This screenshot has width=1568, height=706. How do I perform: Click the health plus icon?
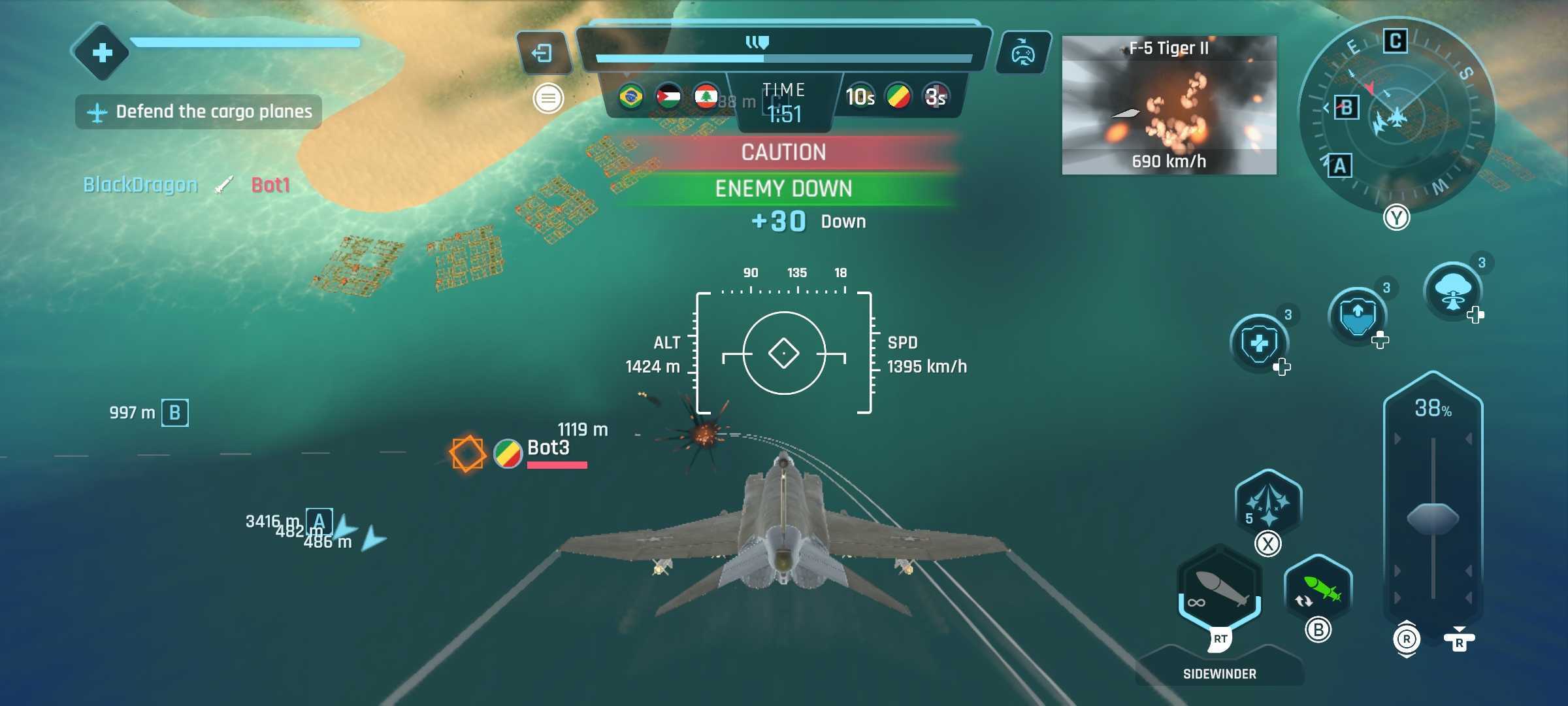102,52
